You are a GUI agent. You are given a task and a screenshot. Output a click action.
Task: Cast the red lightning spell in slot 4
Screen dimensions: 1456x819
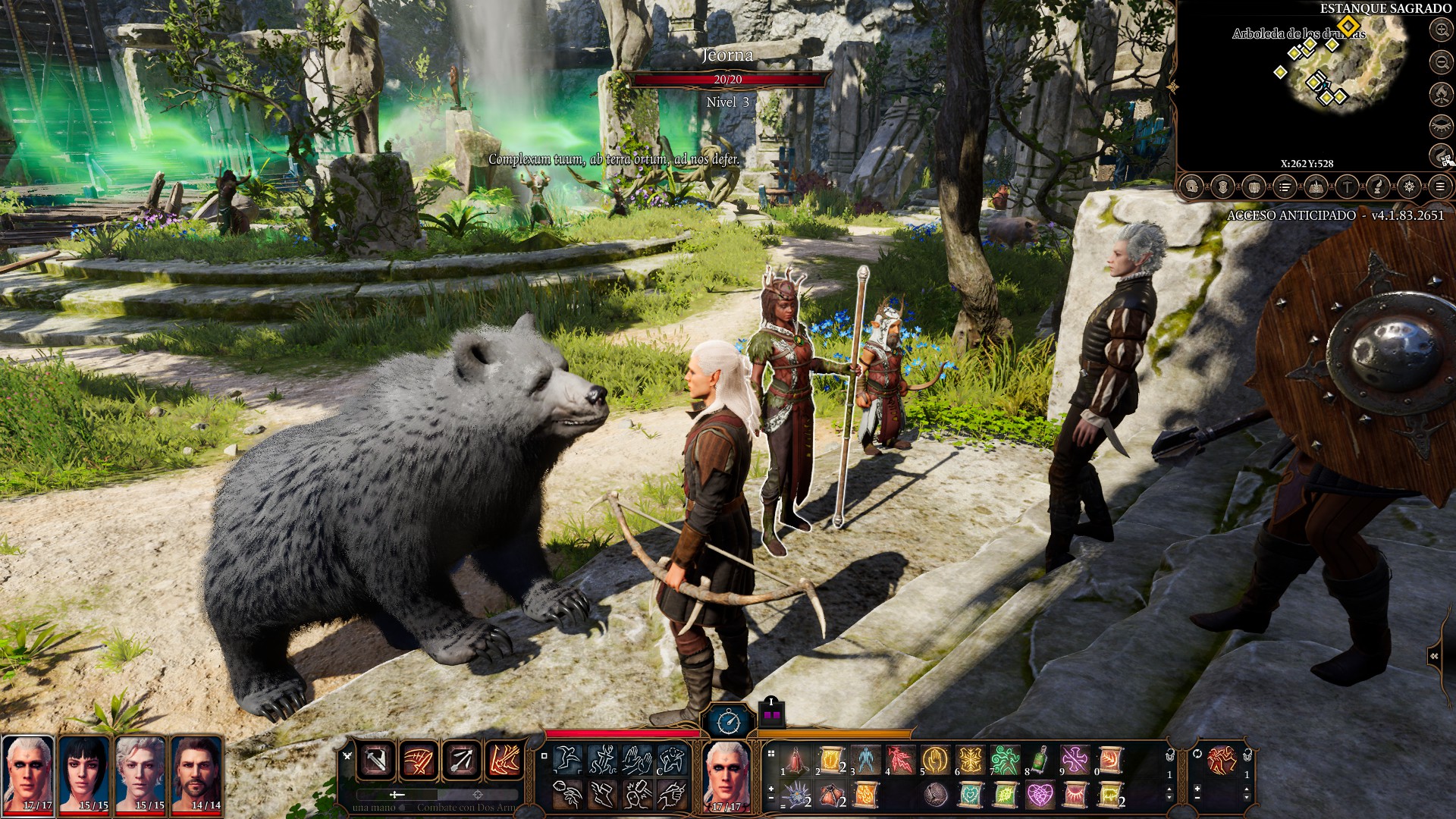point(901,759)
